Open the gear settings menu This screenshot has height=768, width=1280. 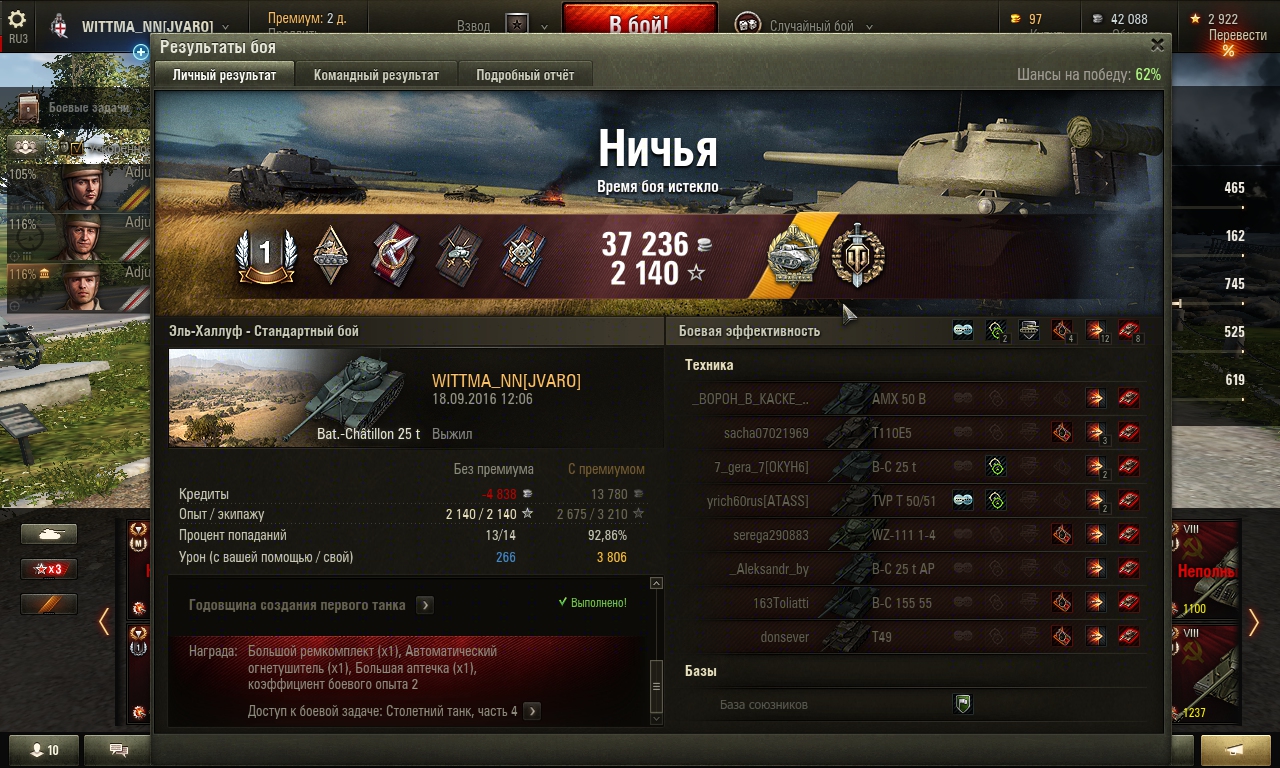pyautogui.click(x=17, y=20)
